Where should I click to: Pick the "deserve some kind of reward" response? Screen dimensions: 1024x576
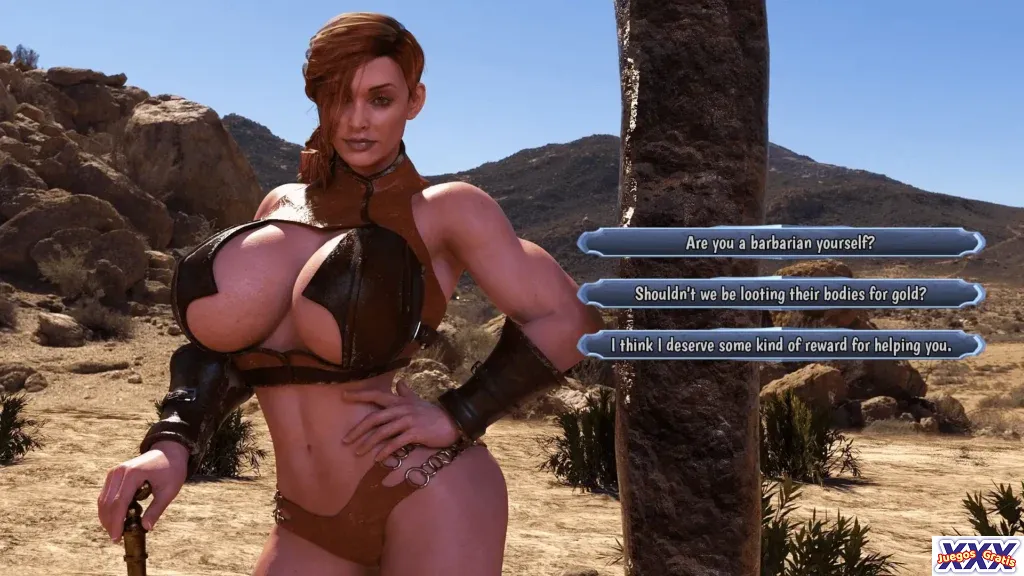point(780,345)
